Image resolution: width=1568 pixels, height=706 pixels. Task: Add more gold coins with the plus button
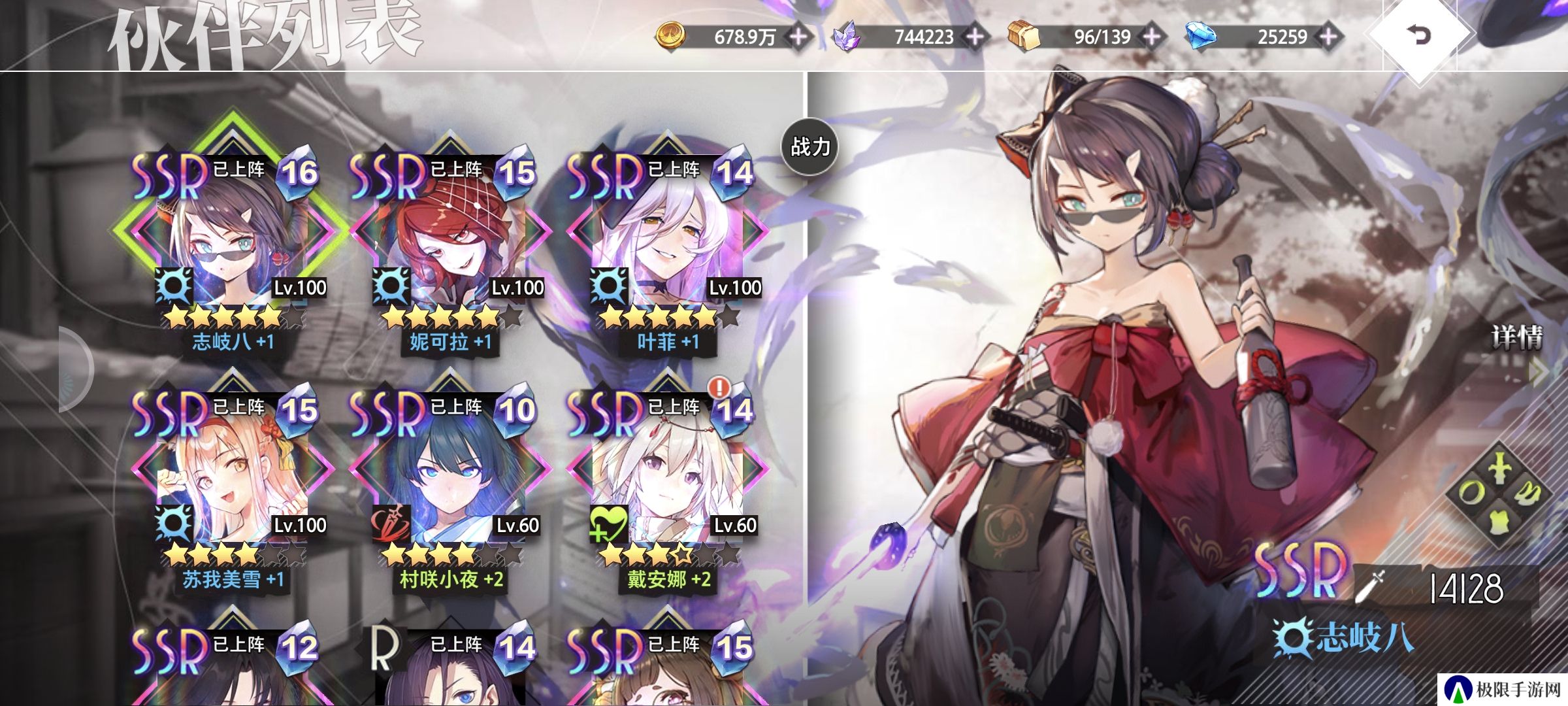798,37
